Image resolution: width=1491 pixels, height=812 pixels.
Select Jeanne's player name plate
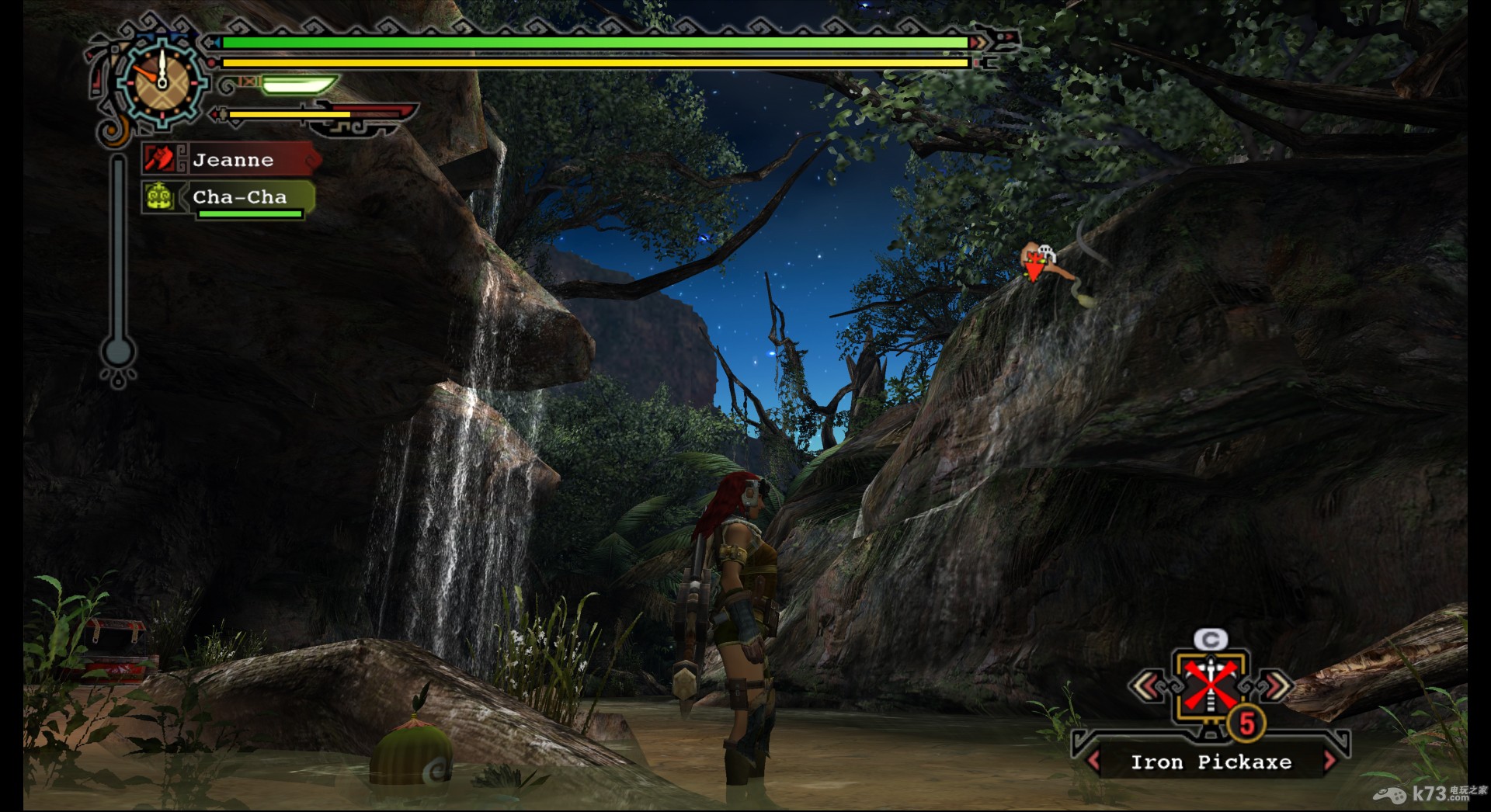[231, 160]
